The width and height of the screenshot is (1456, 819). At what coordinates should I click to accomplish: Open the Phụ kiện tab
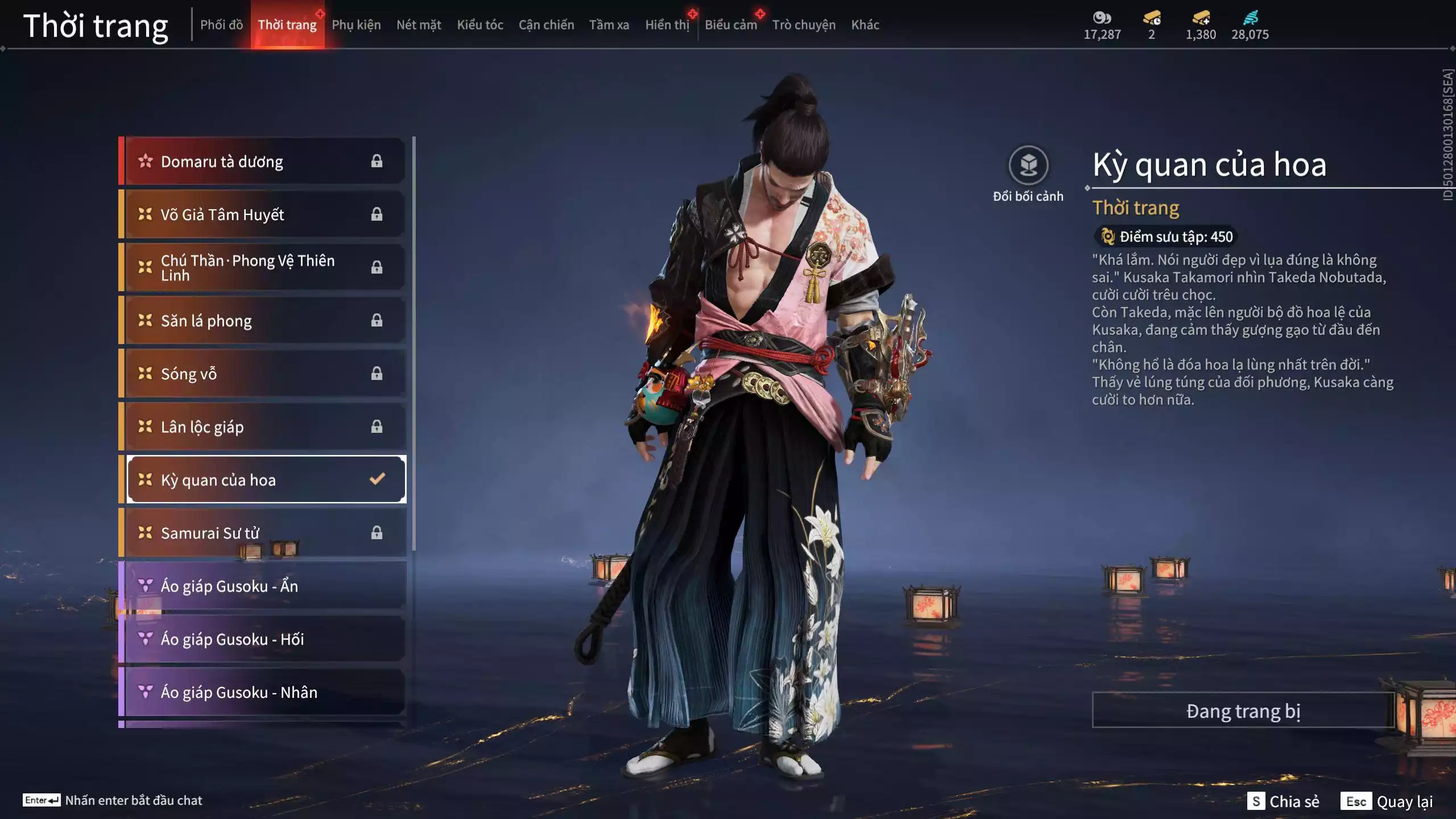click(x=356, y=25)
